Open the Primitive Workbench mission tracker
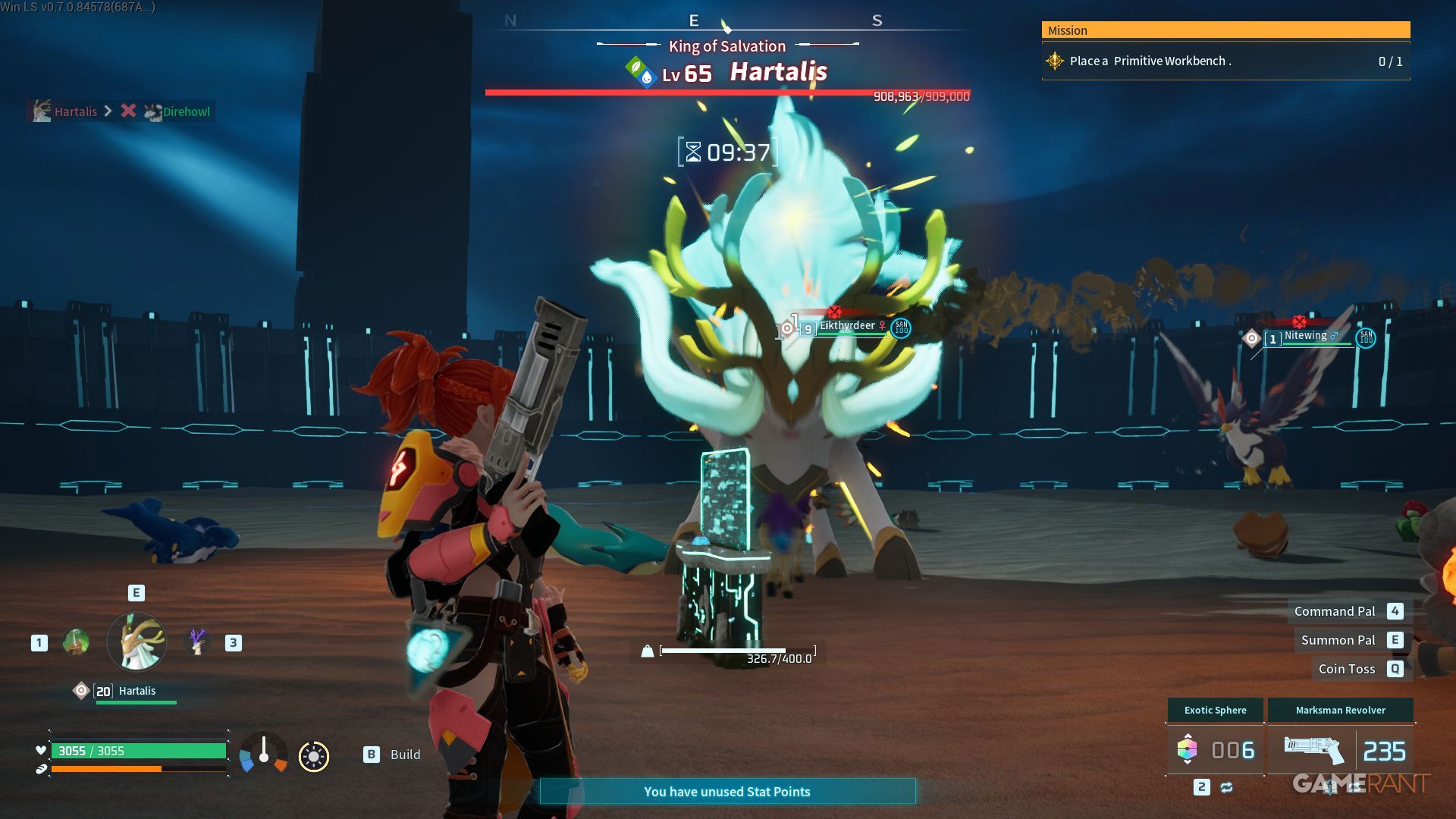The image size is (1456, 819). pyautogui.click(x=1225, y=61)
